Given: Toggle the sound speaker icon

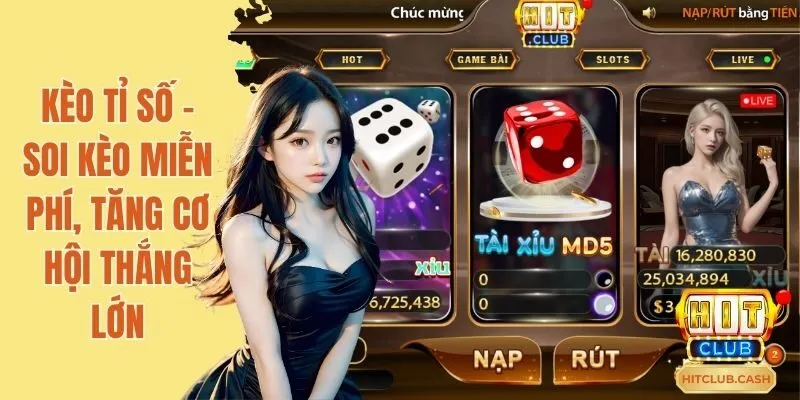Looking at the screenshot, I should (649, 13).
